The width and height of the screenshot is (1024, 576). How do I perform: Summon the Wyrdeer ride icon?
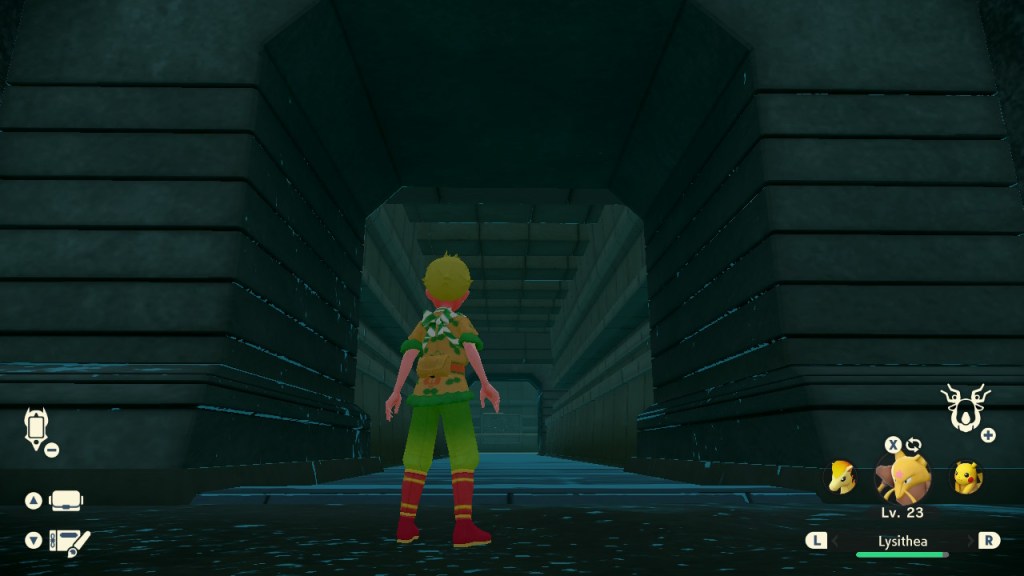(965, 408)
